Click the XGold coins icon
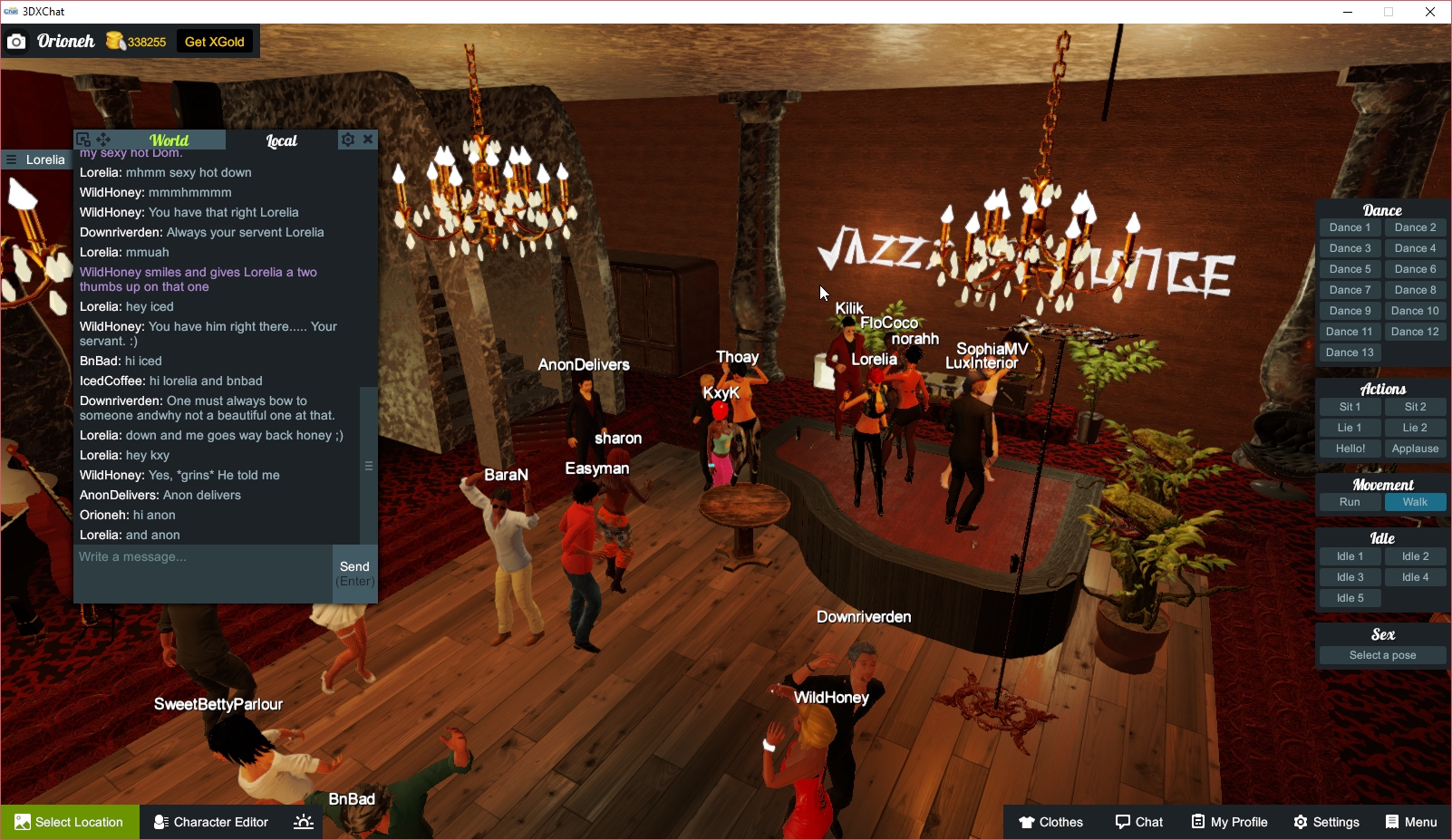The width and height of the screenshot is (1452, 840). [113, 41]
